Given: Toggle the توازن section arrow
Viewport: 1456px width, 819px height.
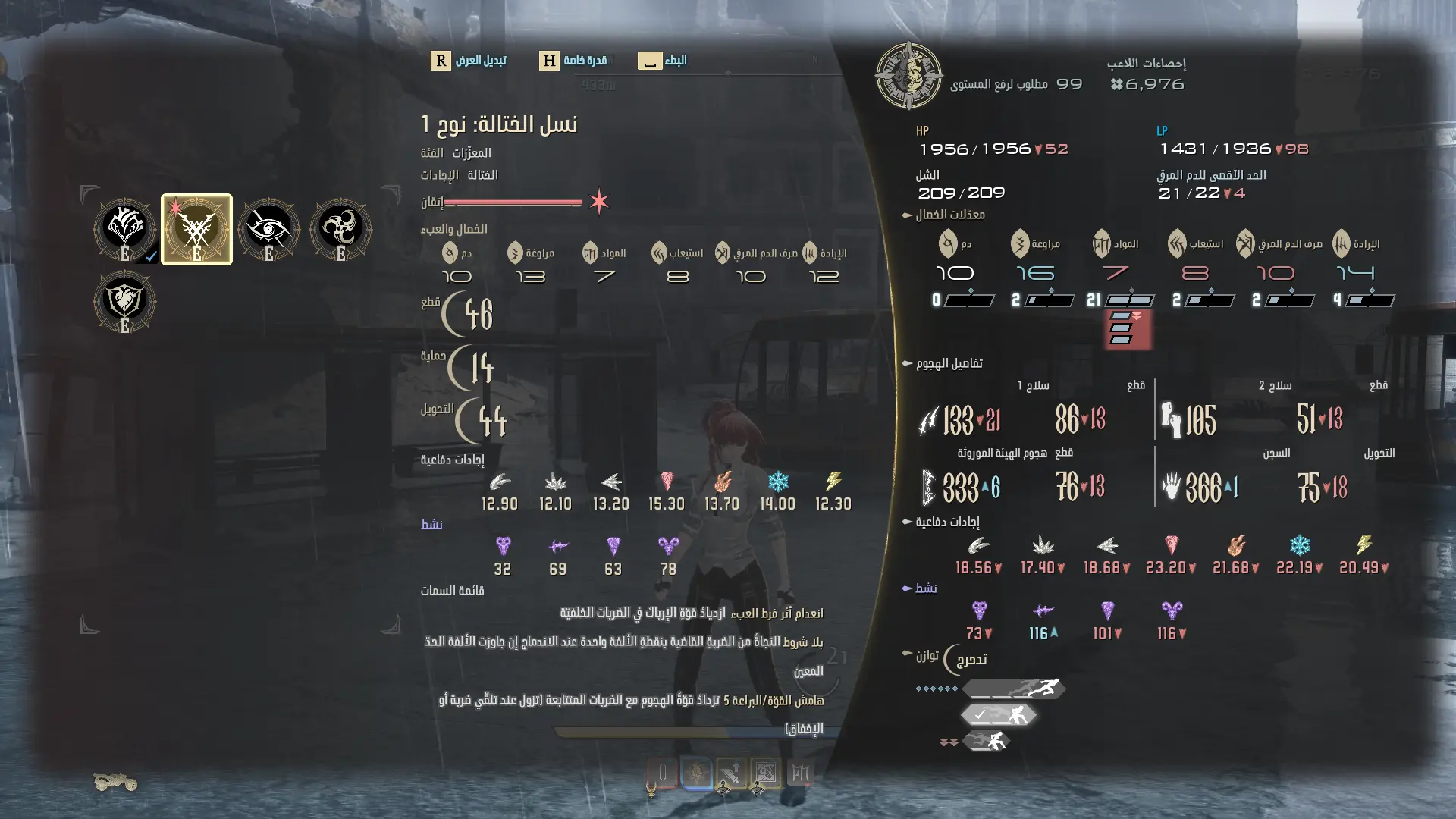Looking at the screenshot, I should click(x=906, y=654).
